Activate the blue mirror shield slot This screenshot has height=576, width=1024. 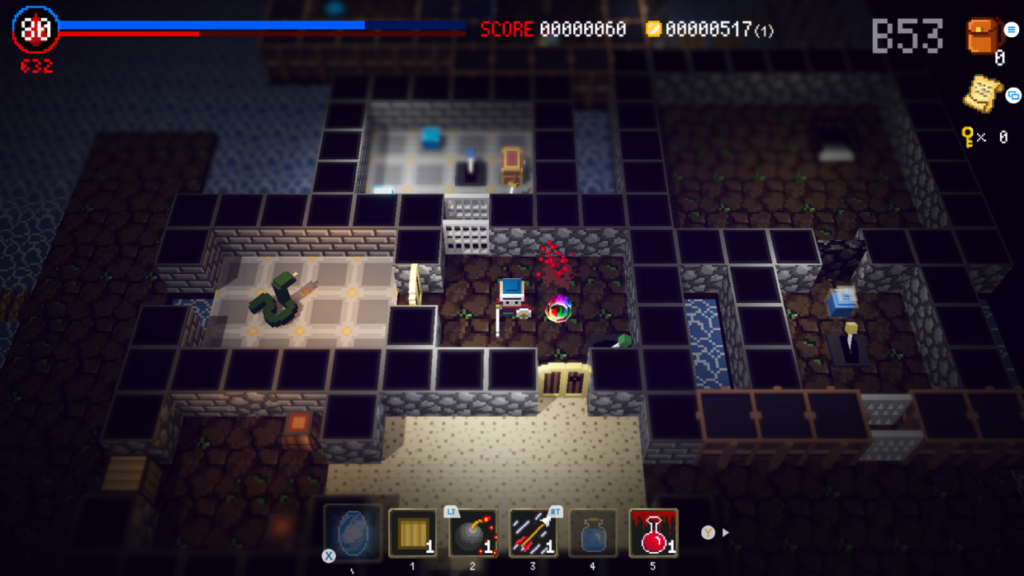[351, 531]
